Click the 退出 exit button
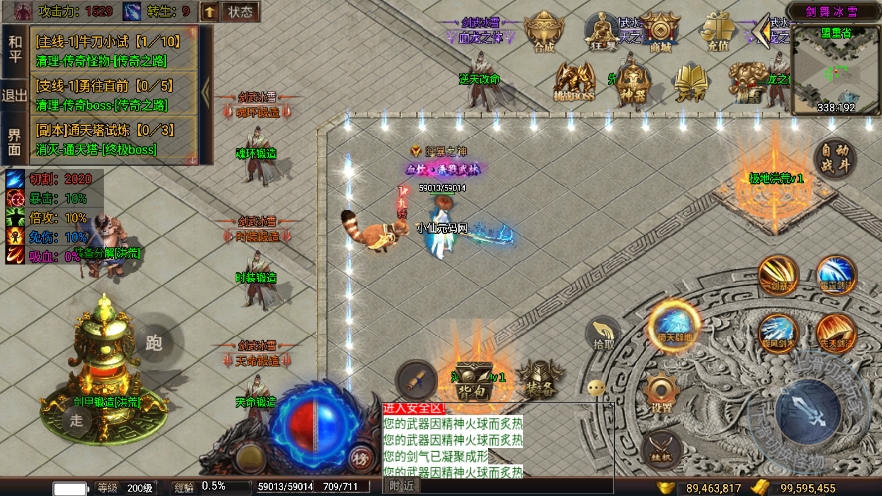This screenshot has height=496, width=882. tap(14, 96)
